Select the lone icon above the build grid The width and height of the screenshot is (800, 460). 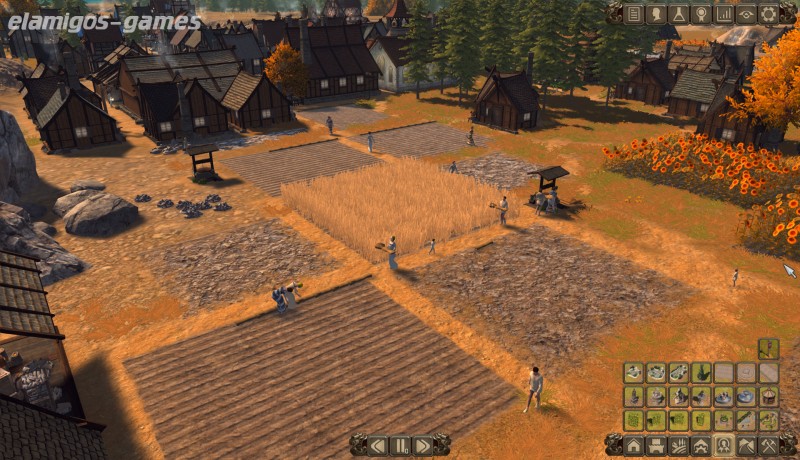click(768, 348)
